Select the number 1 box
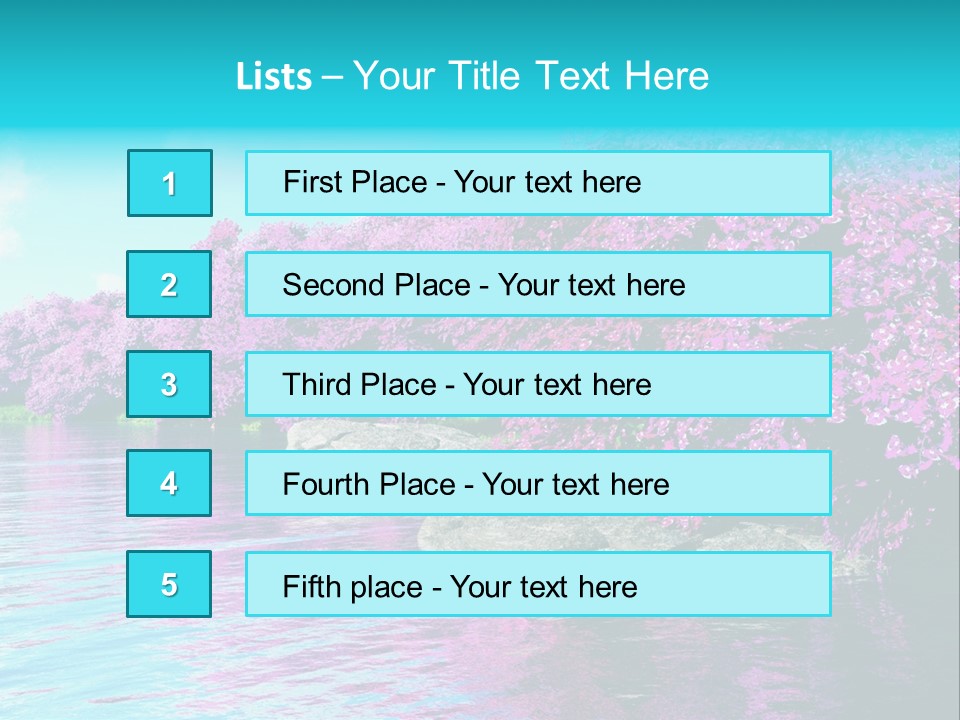This screenshot has height=720, width=960. point(170,183)
